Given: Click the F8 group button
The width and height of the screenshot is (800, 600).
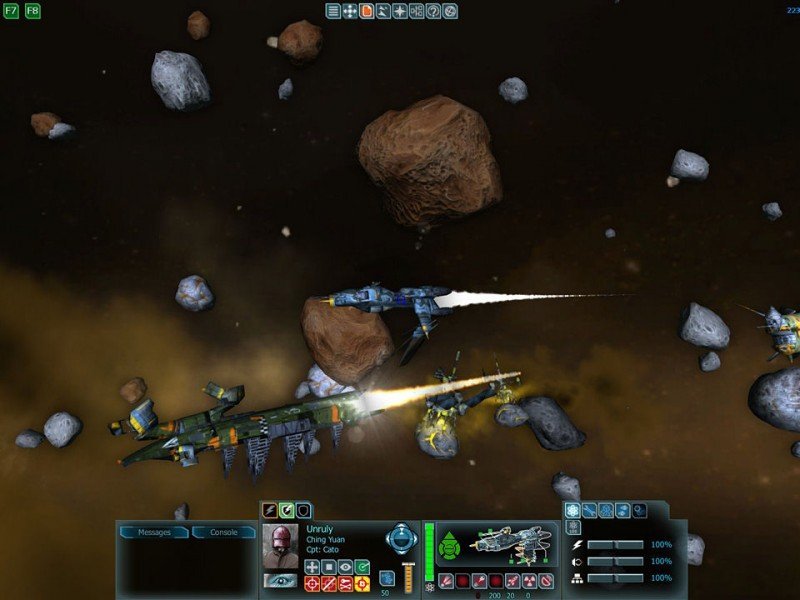Looking at the screenshot, I should pos(32,11).
